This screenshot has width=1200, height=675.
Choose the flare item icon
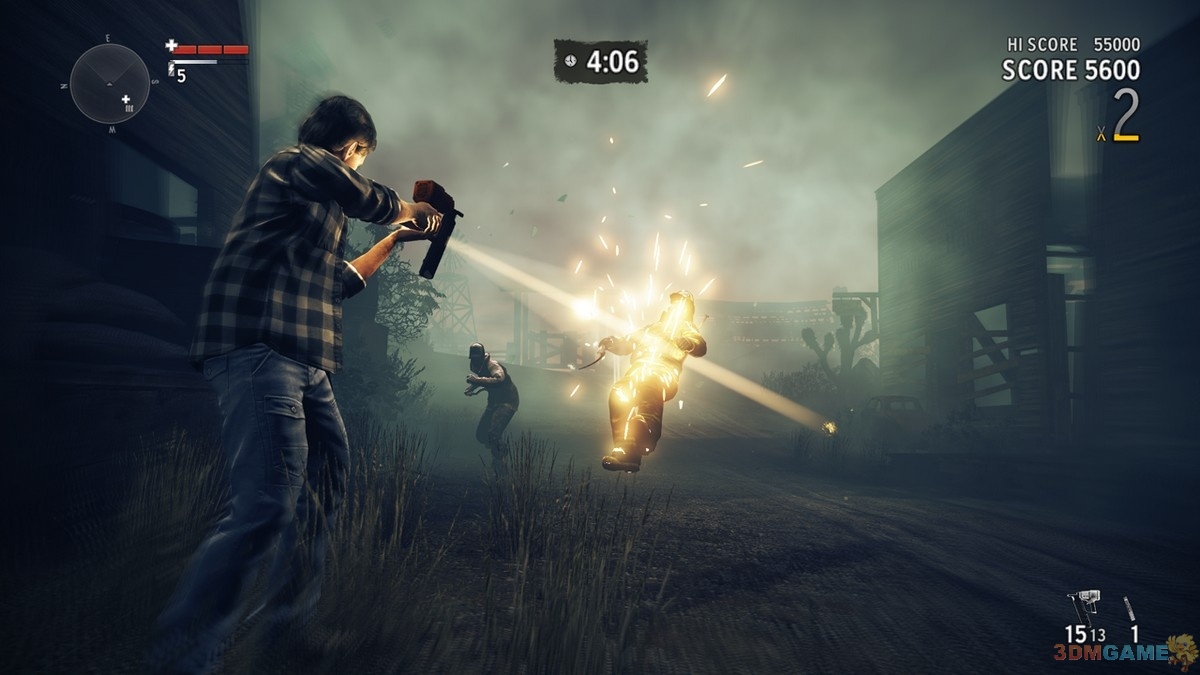(x=1130, y=608)
